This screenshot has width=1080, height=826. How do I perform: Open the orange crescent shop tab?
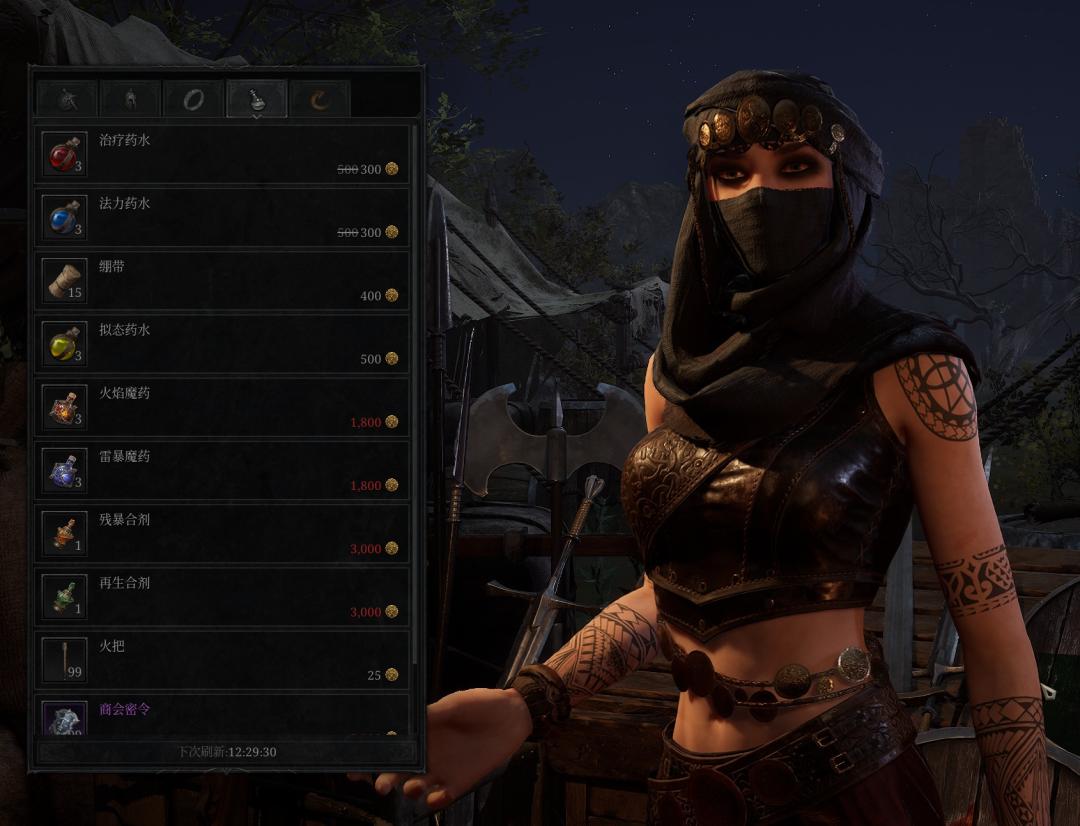coord(320,99)
